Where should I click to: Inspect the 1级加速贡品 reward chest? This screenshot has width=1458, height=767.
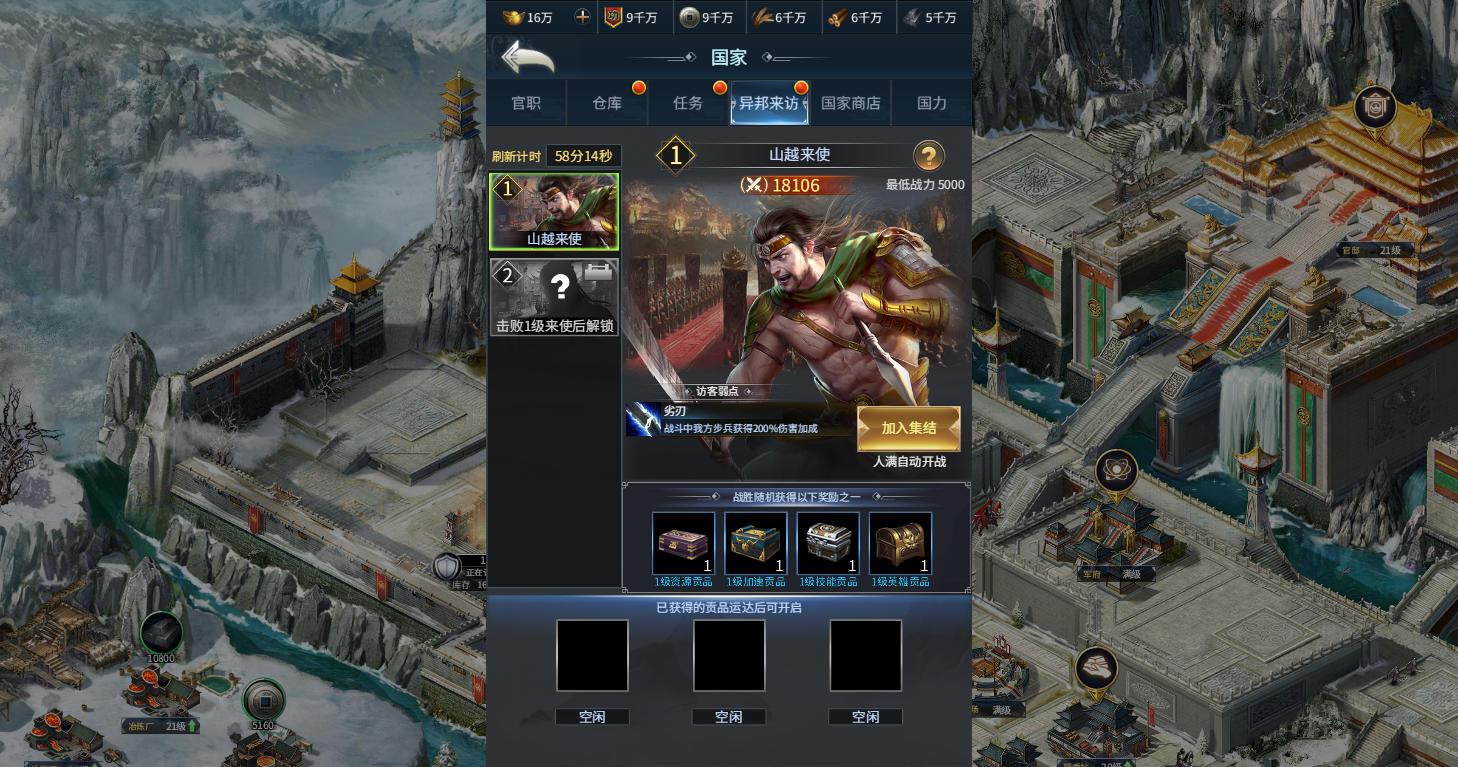[x=756, y=544]
